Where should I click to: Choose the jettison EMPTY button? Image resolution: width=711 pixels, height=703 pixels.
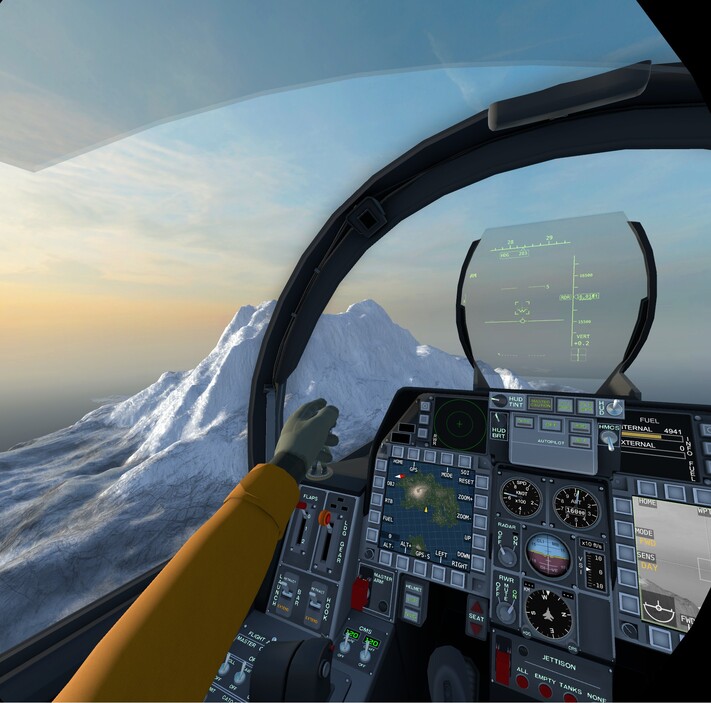[546, 690]
